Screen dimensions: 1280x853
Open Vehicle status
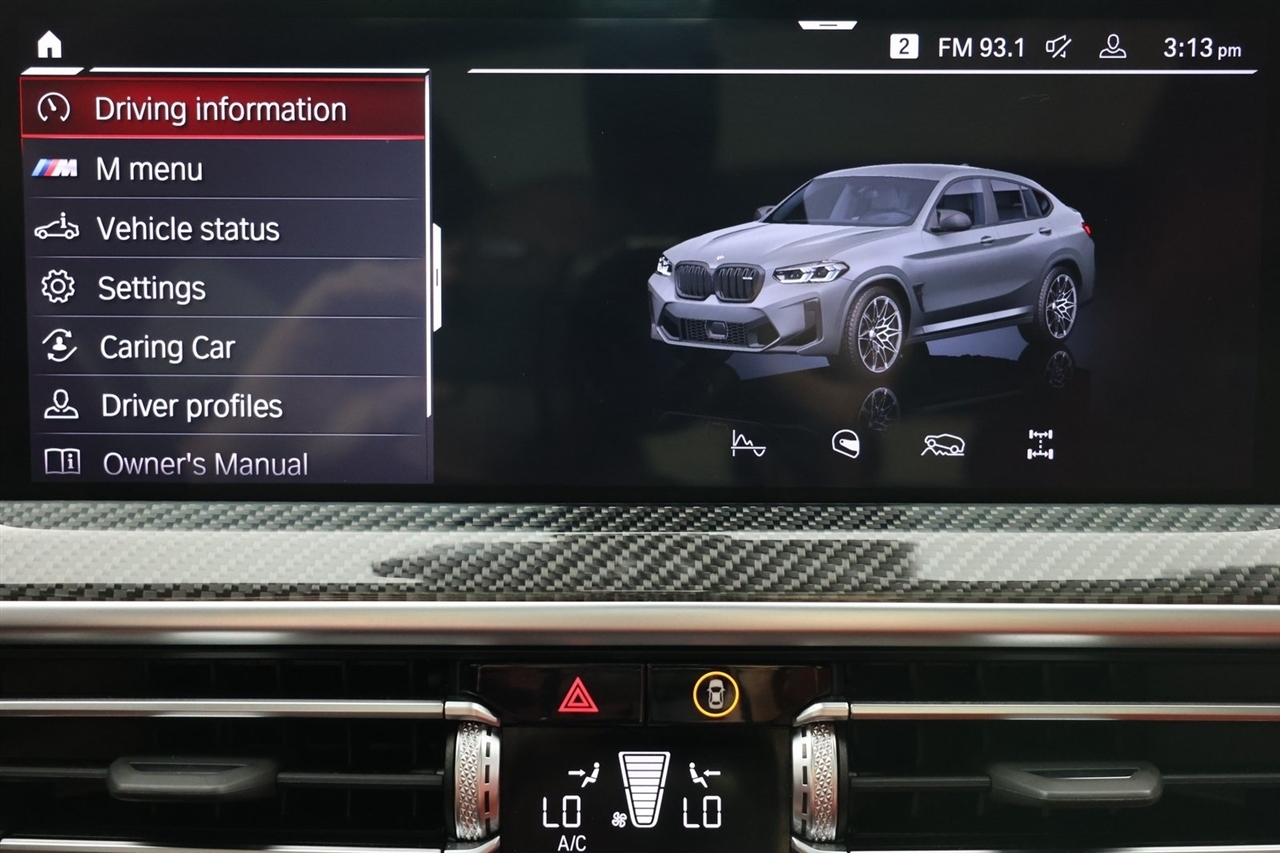pos(187,229)
